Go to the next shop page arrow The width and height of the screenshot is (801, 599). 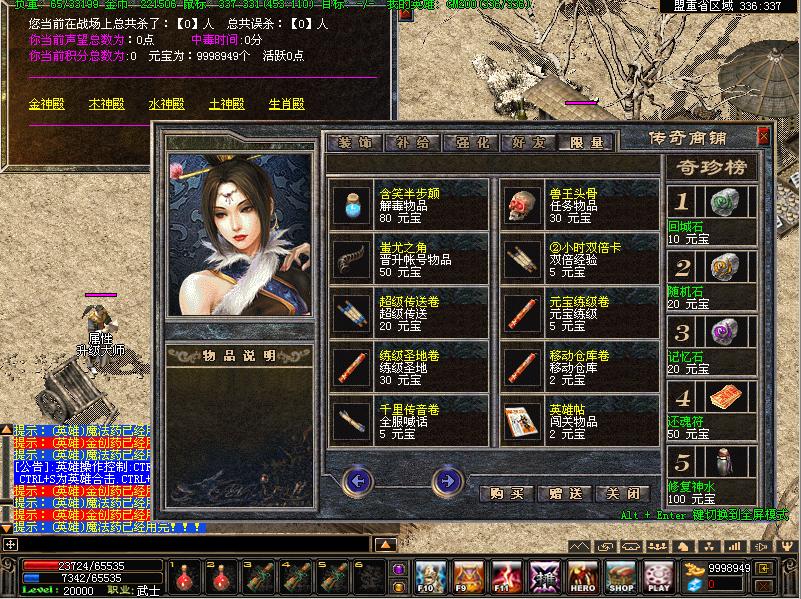click(447, 482)
